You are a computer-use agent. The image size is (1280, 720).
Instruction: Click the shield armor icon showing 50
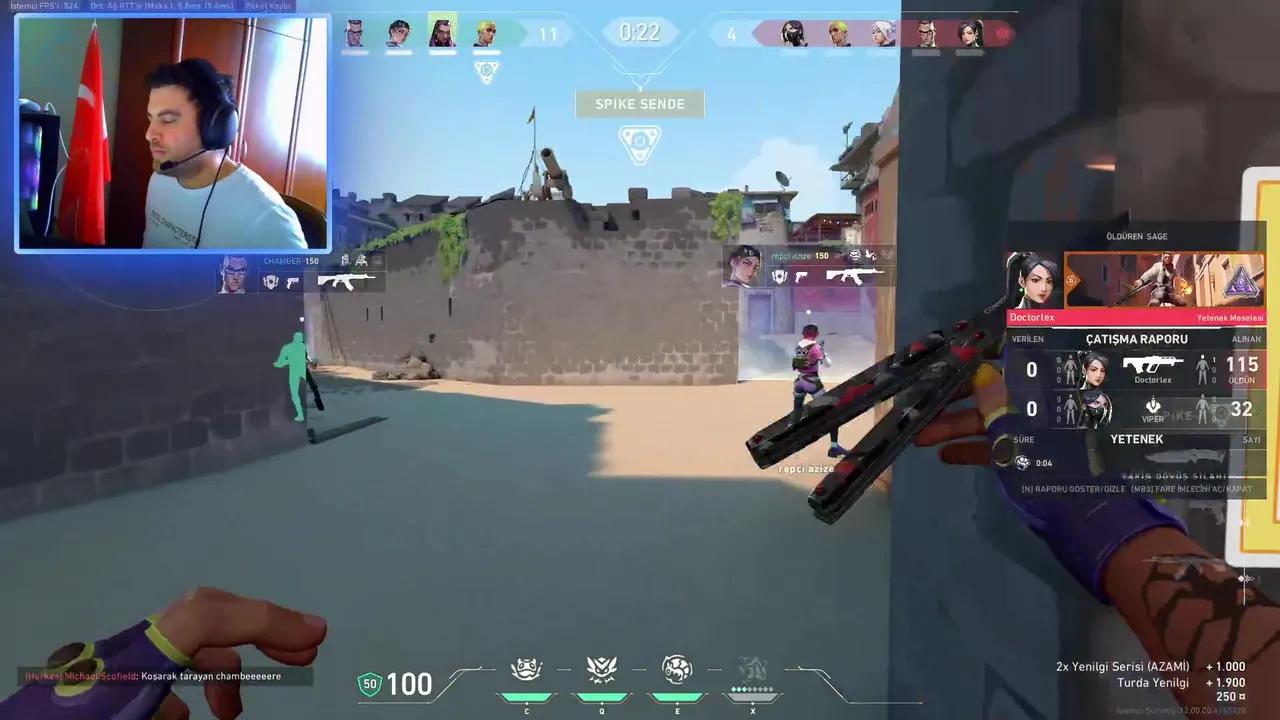pyautogui.click(x=370, y=685)
